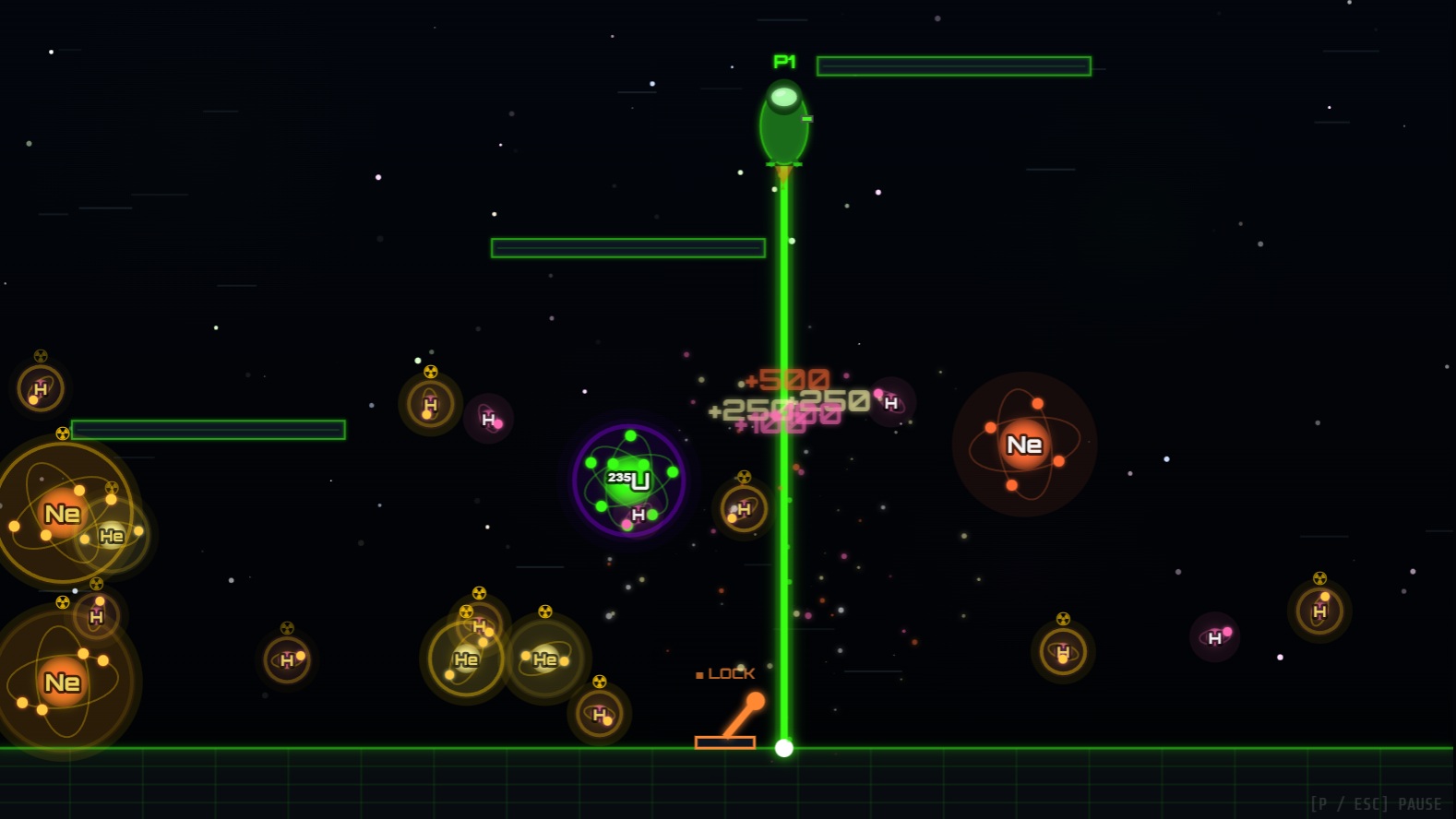This screenshot has height=819, width=1456.
Task: Click the radiation symbol above the top-left H atom
Action: [x=41, y=354]
